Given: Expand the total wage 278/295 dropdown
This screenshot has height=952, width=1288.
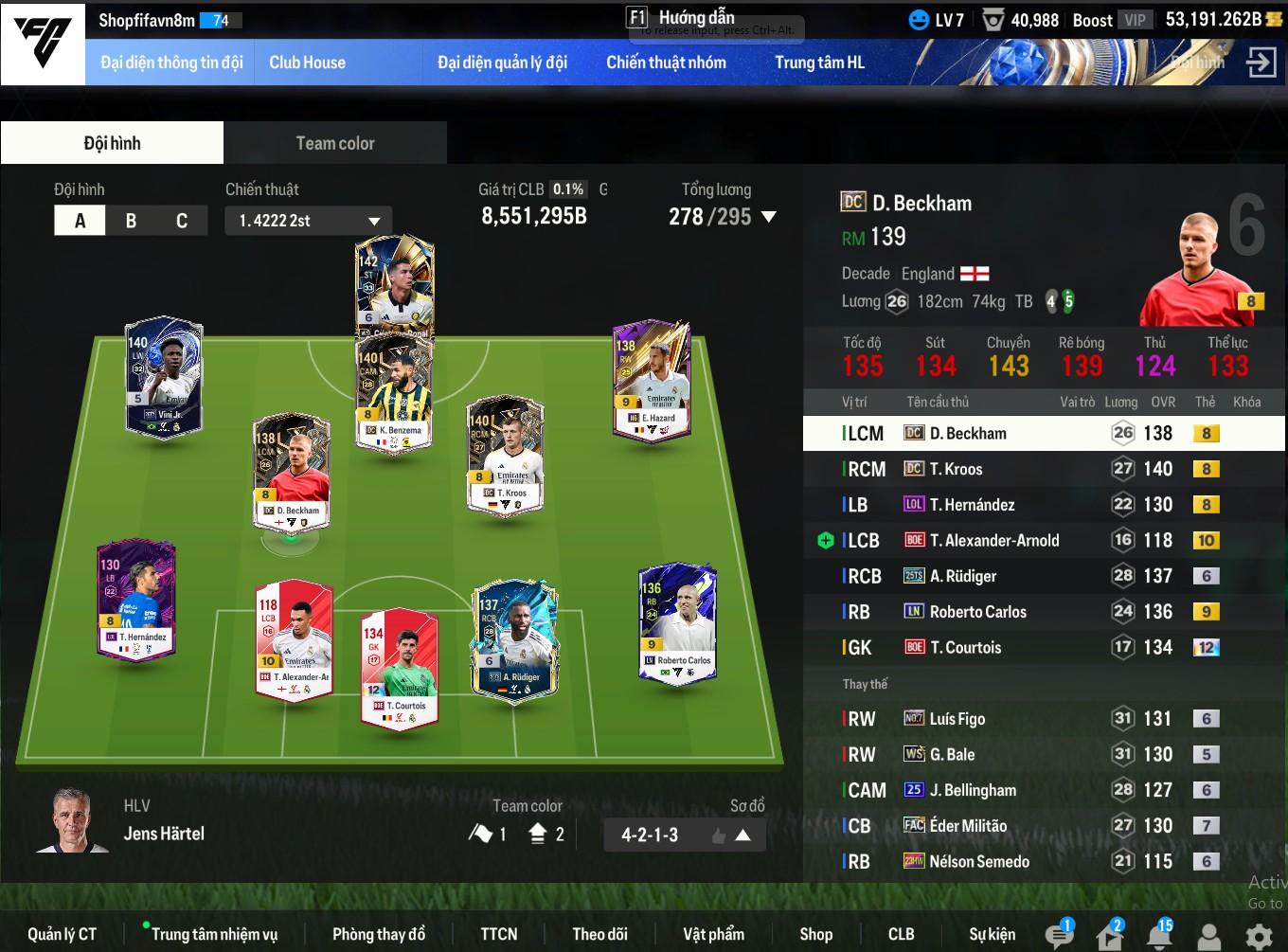Looking at the screenshot, I should tap(768, 217).
